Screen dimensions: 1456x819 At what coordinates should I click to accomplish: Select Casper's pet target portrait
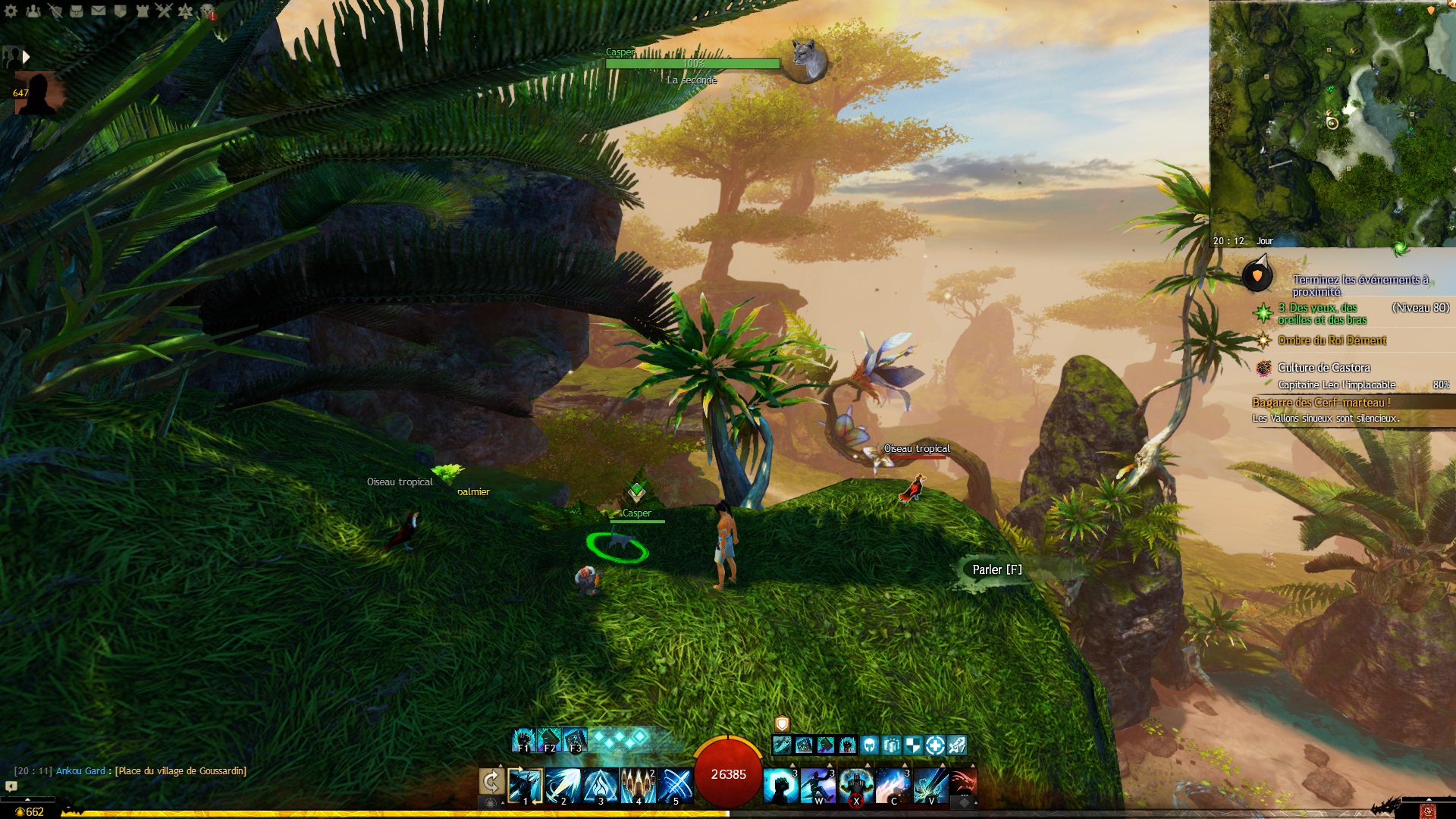coord(807,59)
